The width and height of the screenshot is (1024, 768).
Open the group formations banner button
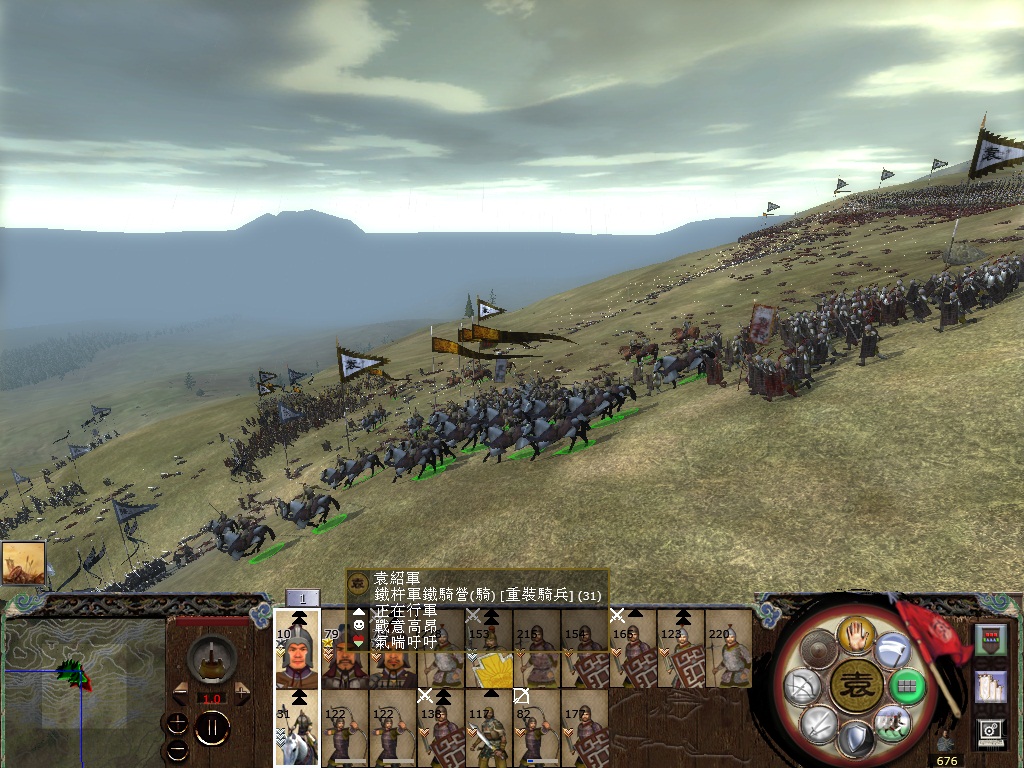point(990,640)
